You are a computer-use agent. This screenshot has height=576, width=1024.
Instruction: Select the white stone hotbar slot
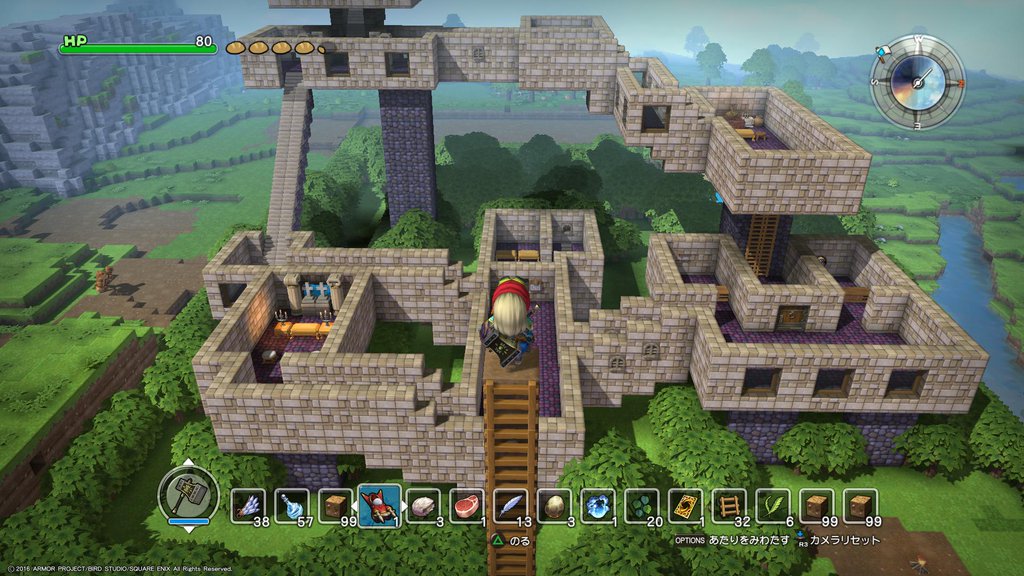pyautogui.click(x=424, y=506)
